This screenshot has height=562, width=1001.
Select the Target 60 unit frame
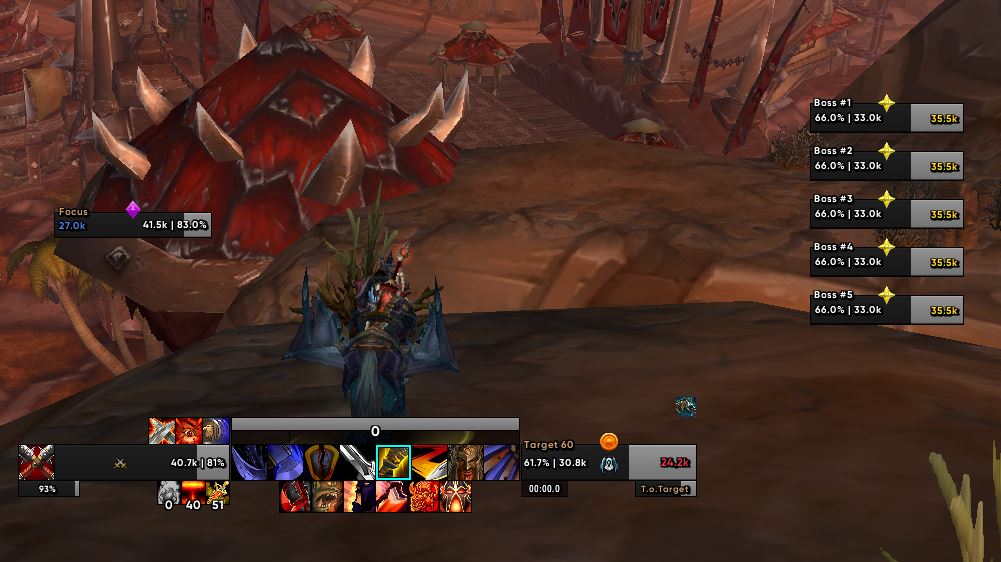click(608, 463)
